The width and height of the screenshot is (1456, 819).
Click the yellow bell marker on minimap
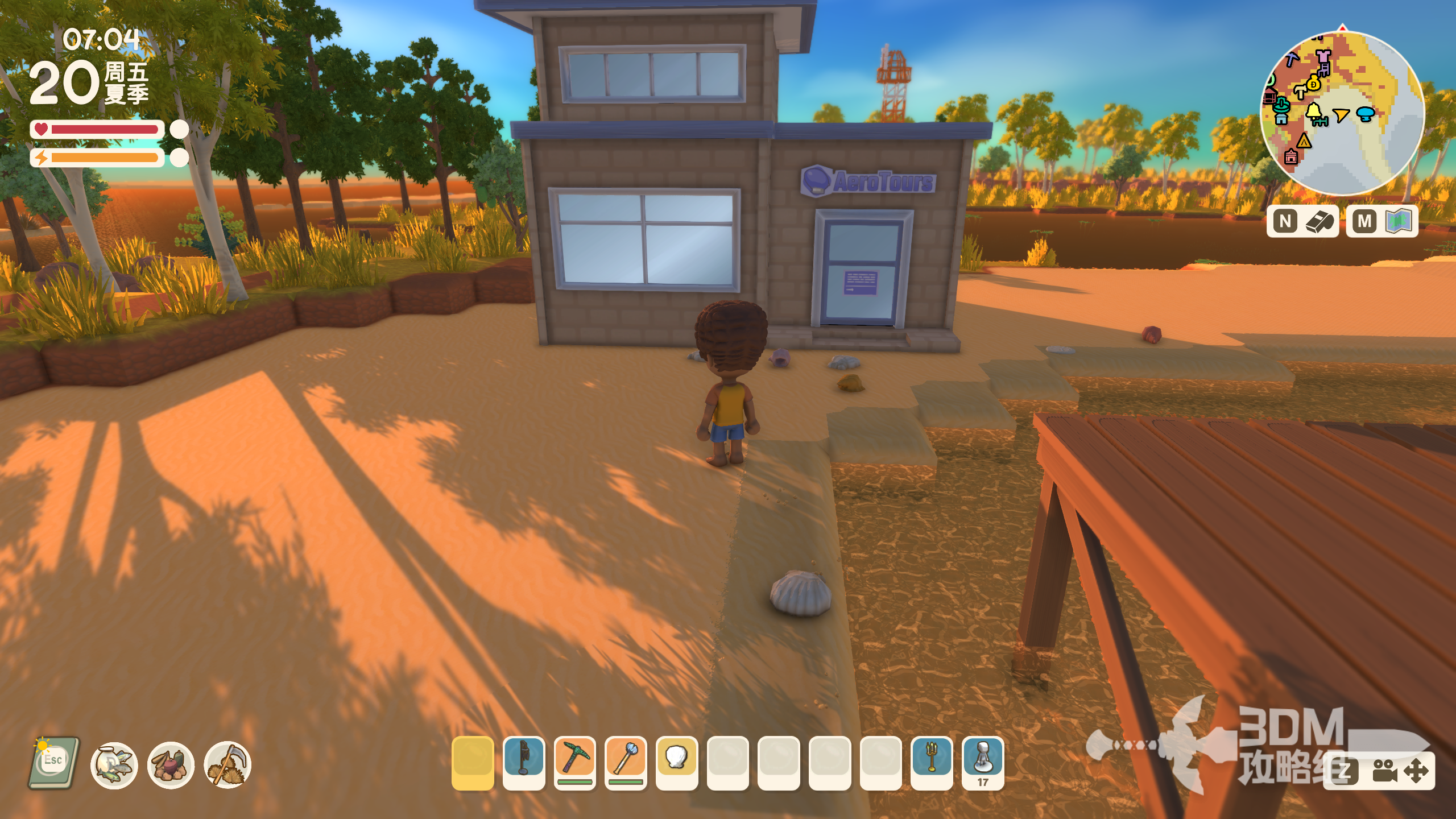click(1314, 112)
